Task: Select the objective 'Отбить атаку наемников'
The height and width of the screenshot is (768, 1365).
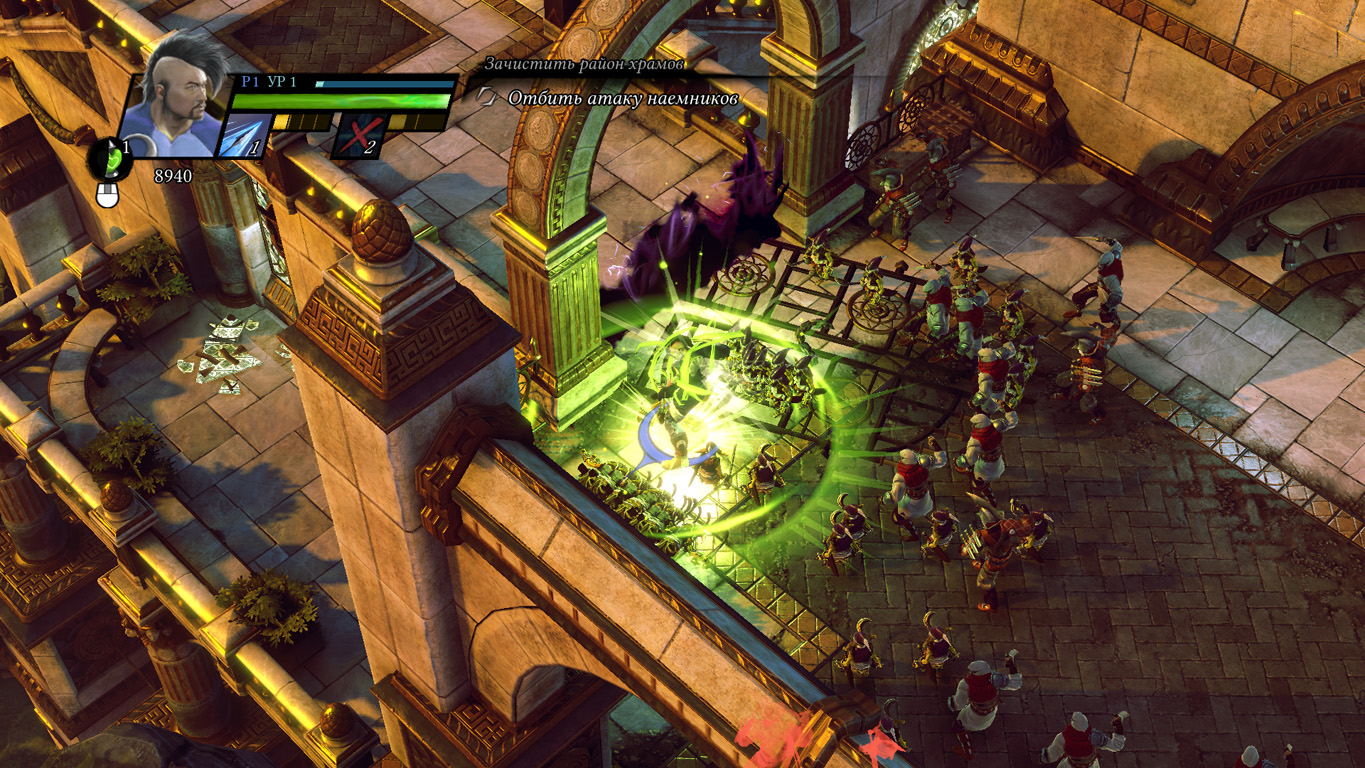Action: coord(622,98)
